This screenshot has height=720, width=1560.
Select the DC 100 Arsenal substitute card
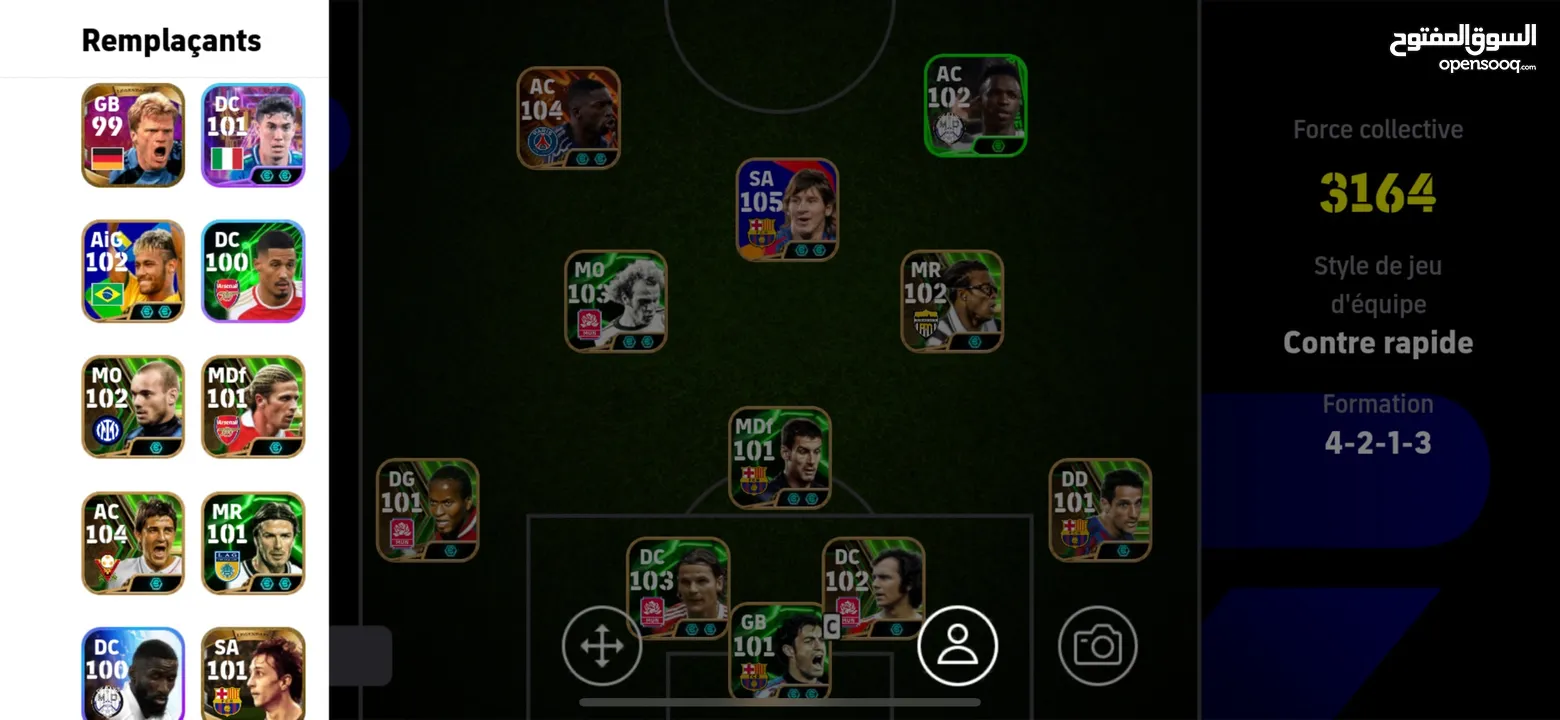253,271
